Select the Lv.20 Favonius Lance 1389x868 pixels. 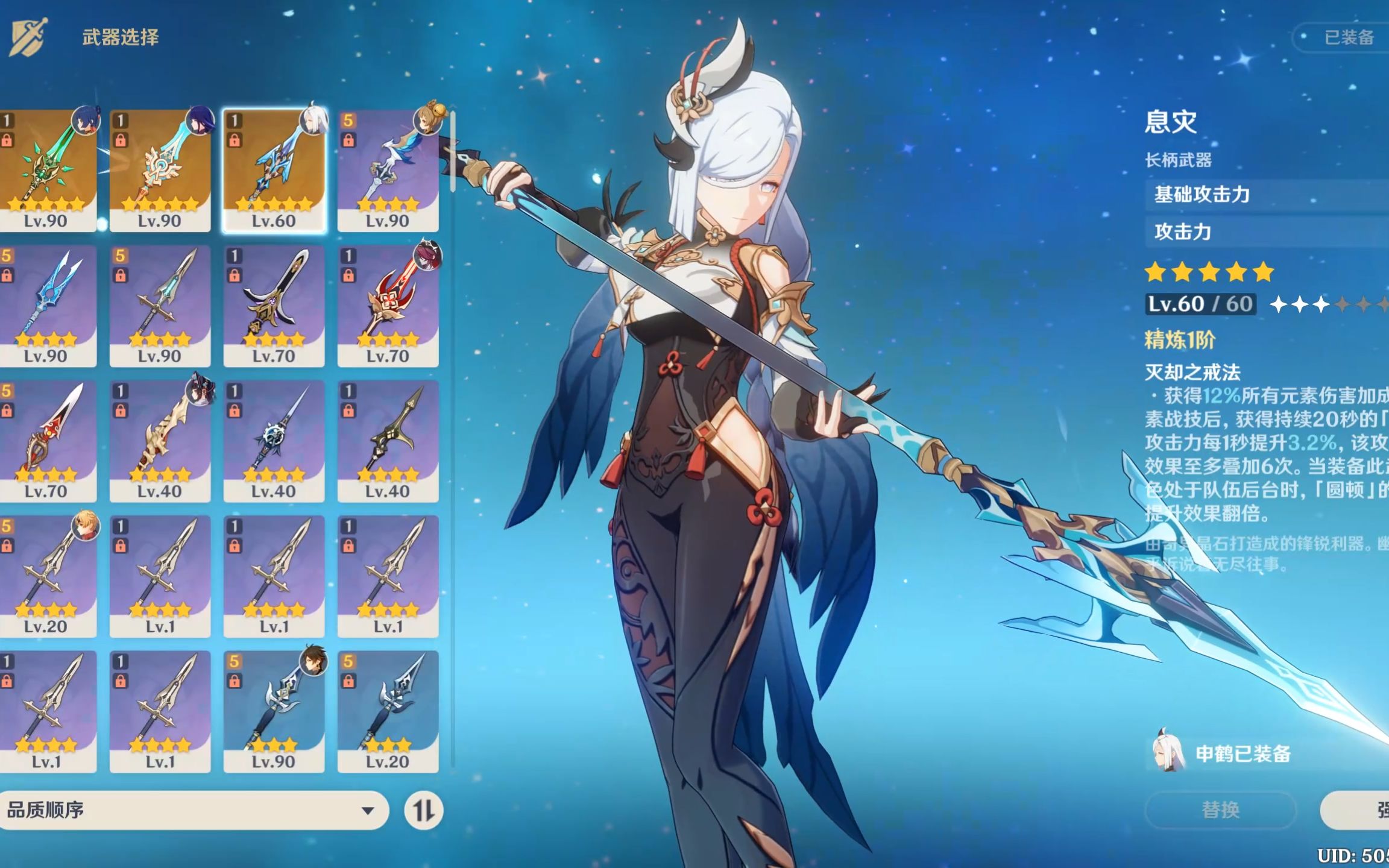(x=47, y=575)
